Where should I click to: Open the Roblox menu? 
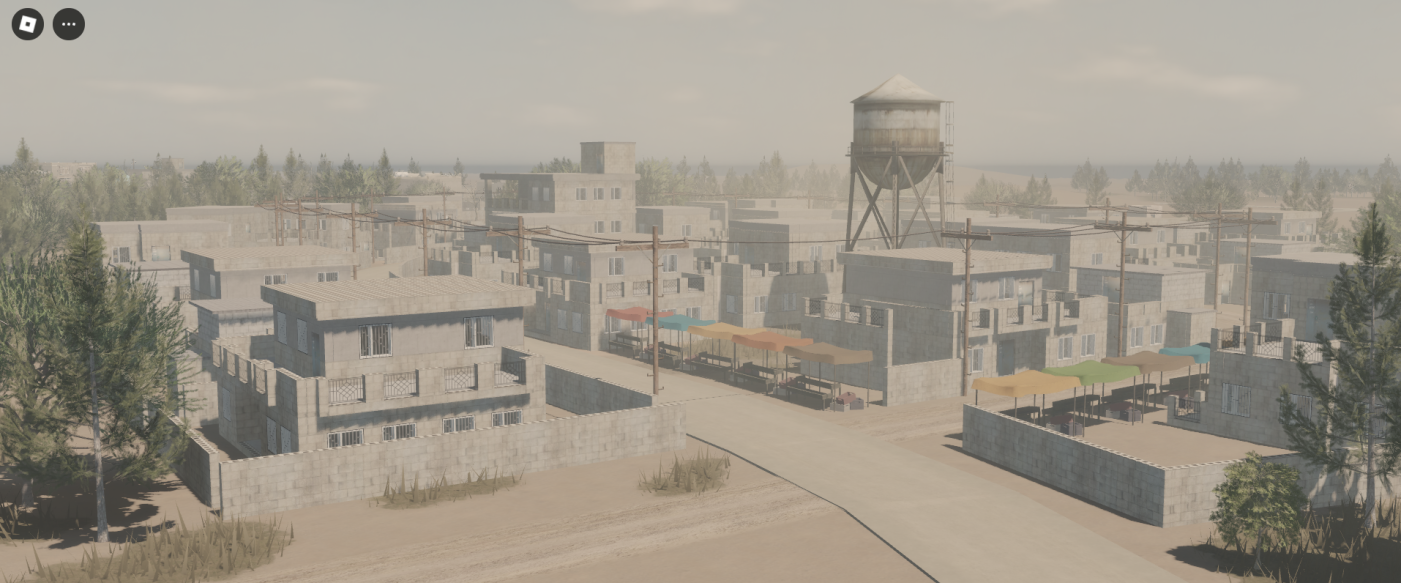[27, 24]
